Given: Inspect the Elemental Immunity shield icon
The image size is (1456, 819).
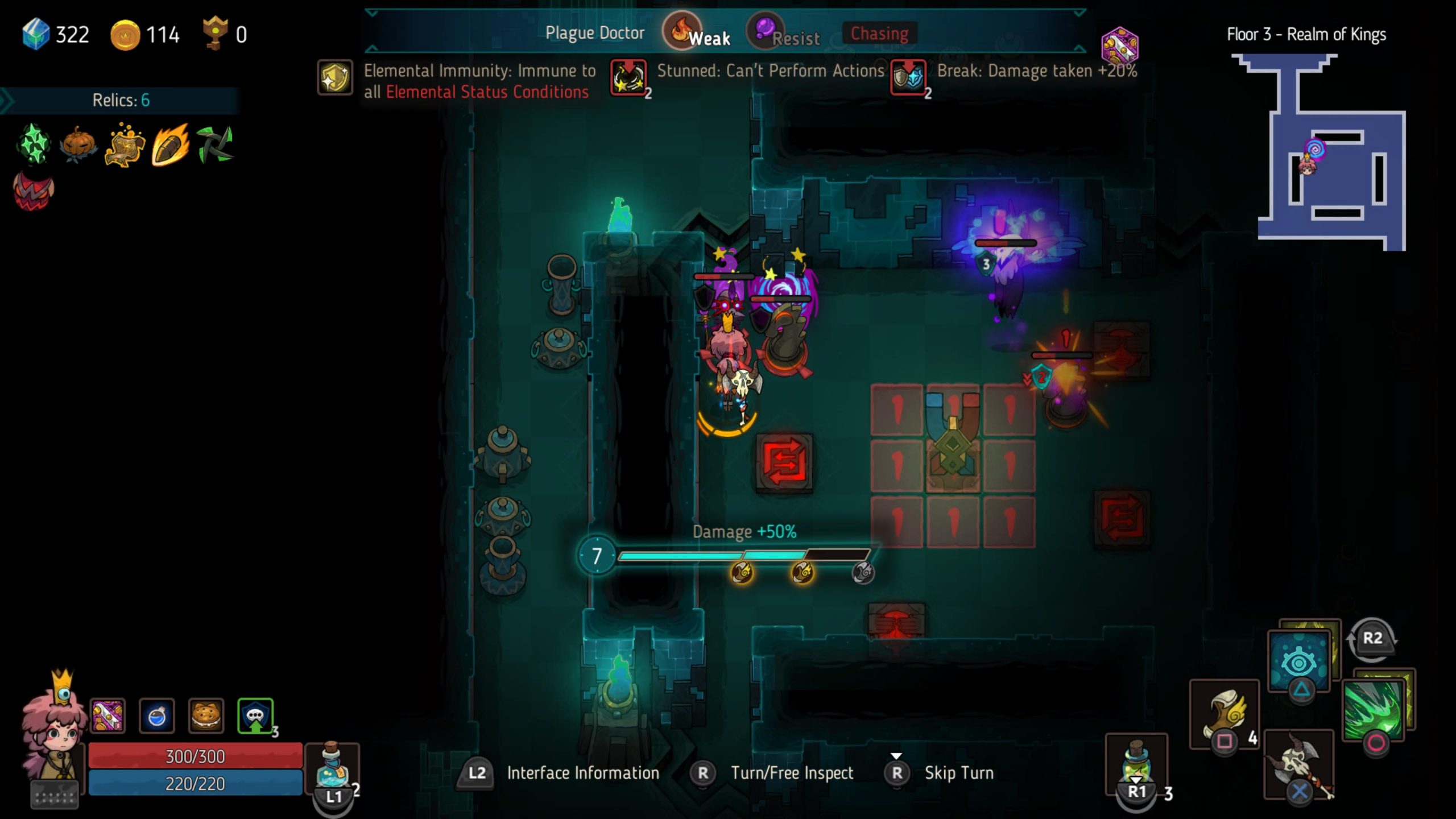Looking at the screenshot, I should (334, 77).
